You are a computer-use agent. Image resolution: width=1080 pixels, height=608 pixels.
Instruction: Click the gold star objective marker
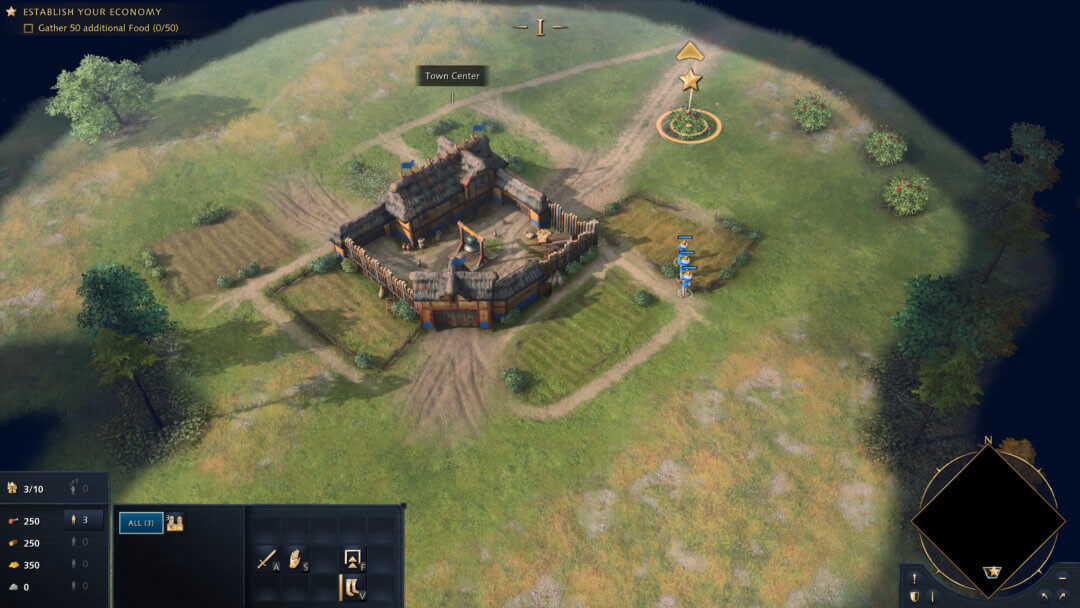(x=690, y=80)
